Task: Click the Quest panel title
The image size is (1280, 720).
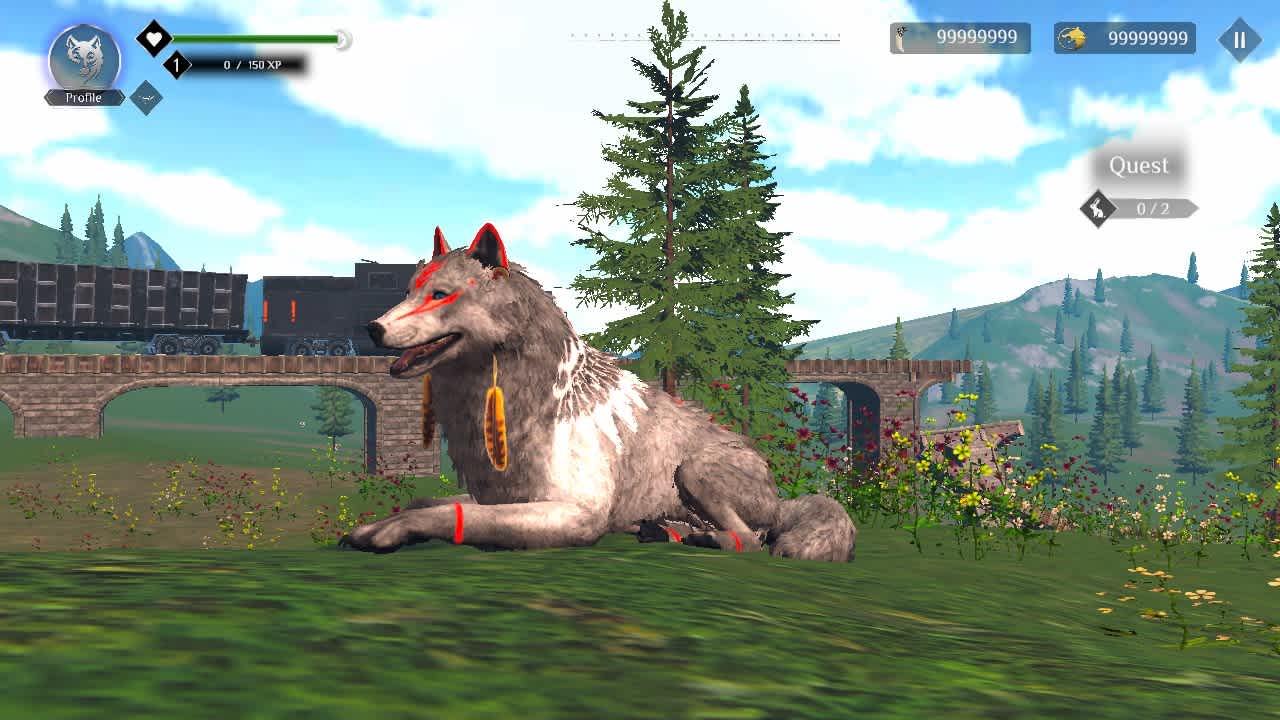Action: pos(1140,165)
